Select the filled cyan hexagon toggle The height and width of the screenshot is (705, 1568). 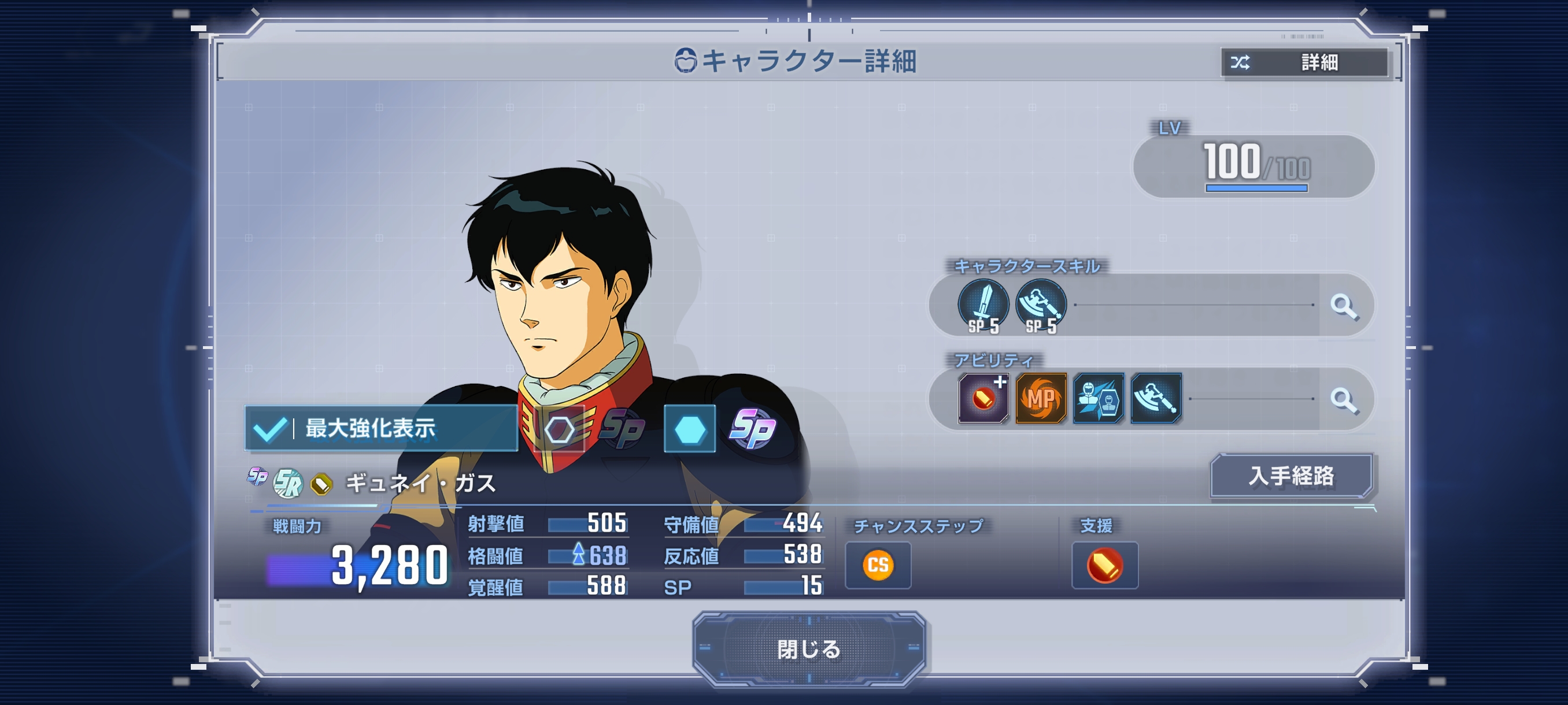(690, 429)
